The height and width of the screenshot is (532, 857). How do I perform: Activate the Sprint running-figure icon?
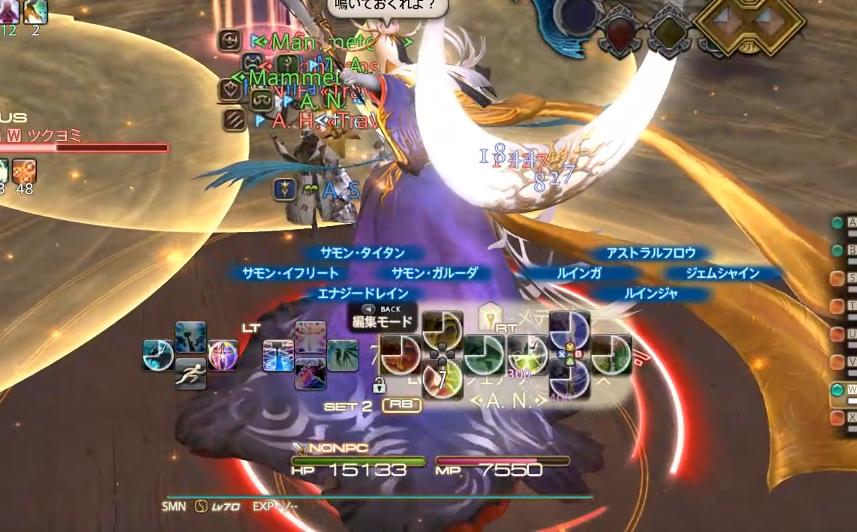(x=190, y=372)
